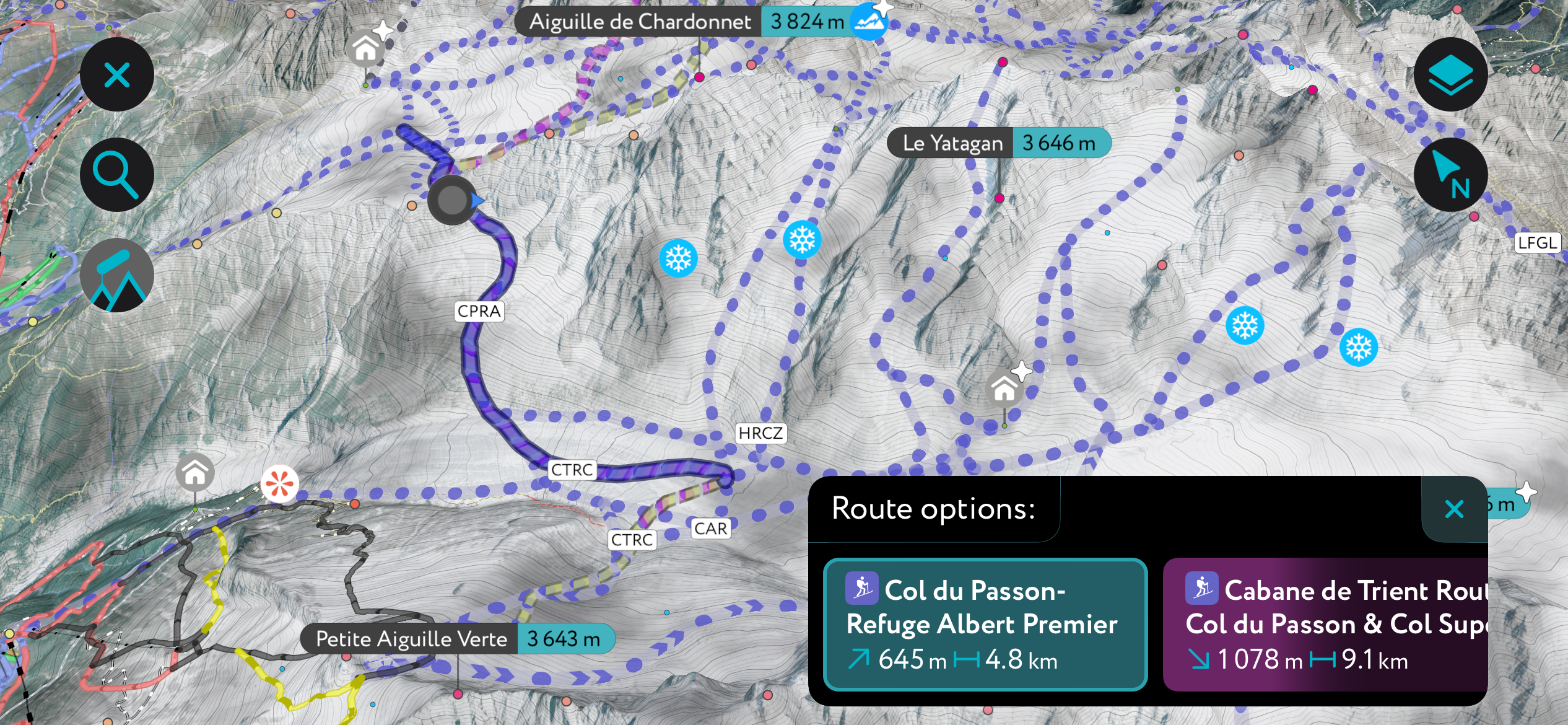Toggle the sparkle star beside the glacier hut
Viewport: 1568px width, 725px height.
click(x=1022, y=370)
